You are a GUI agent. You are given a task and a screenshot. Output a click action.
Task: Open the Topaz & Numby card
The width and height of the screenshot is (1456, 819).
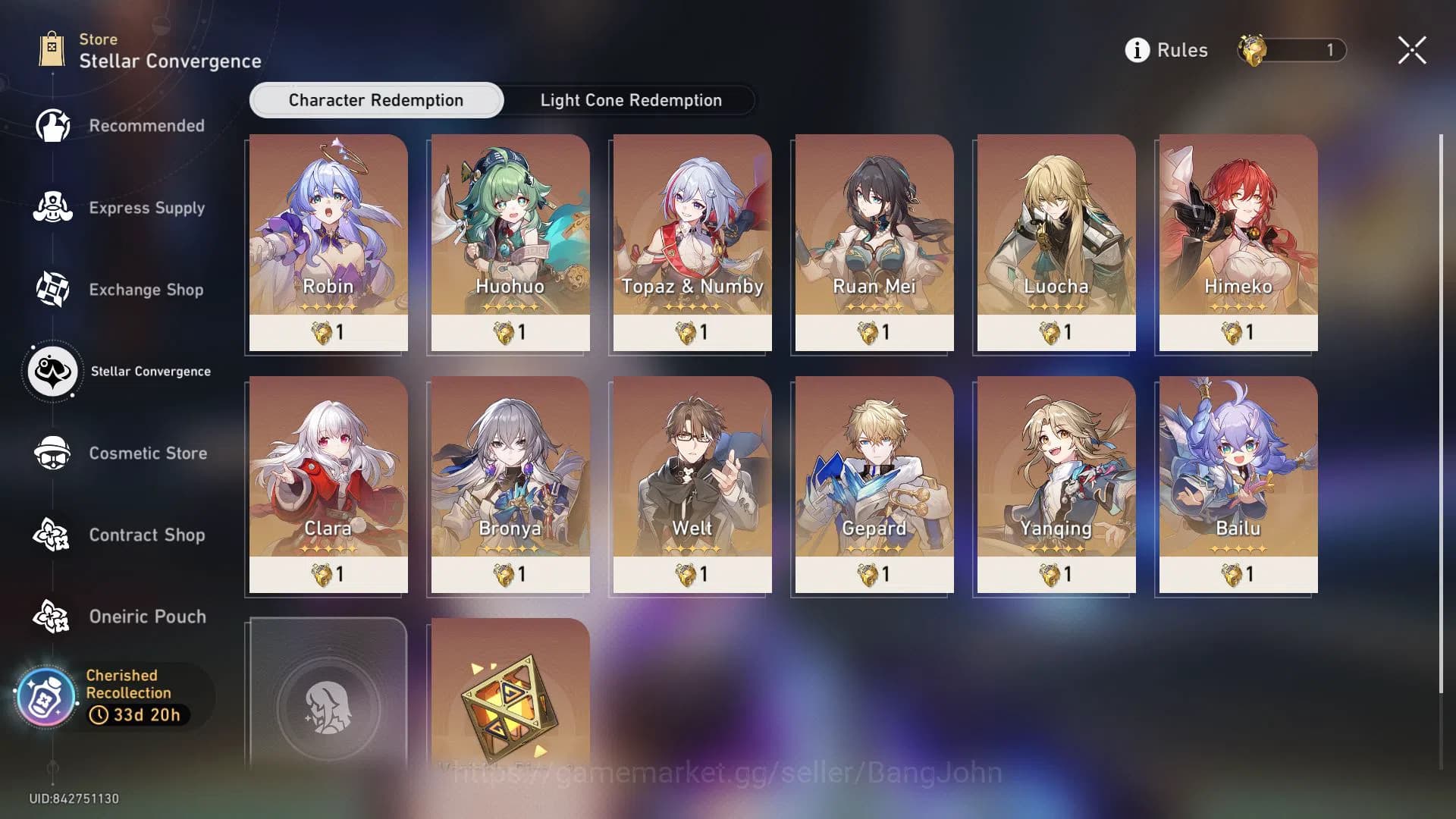(691, 243)
